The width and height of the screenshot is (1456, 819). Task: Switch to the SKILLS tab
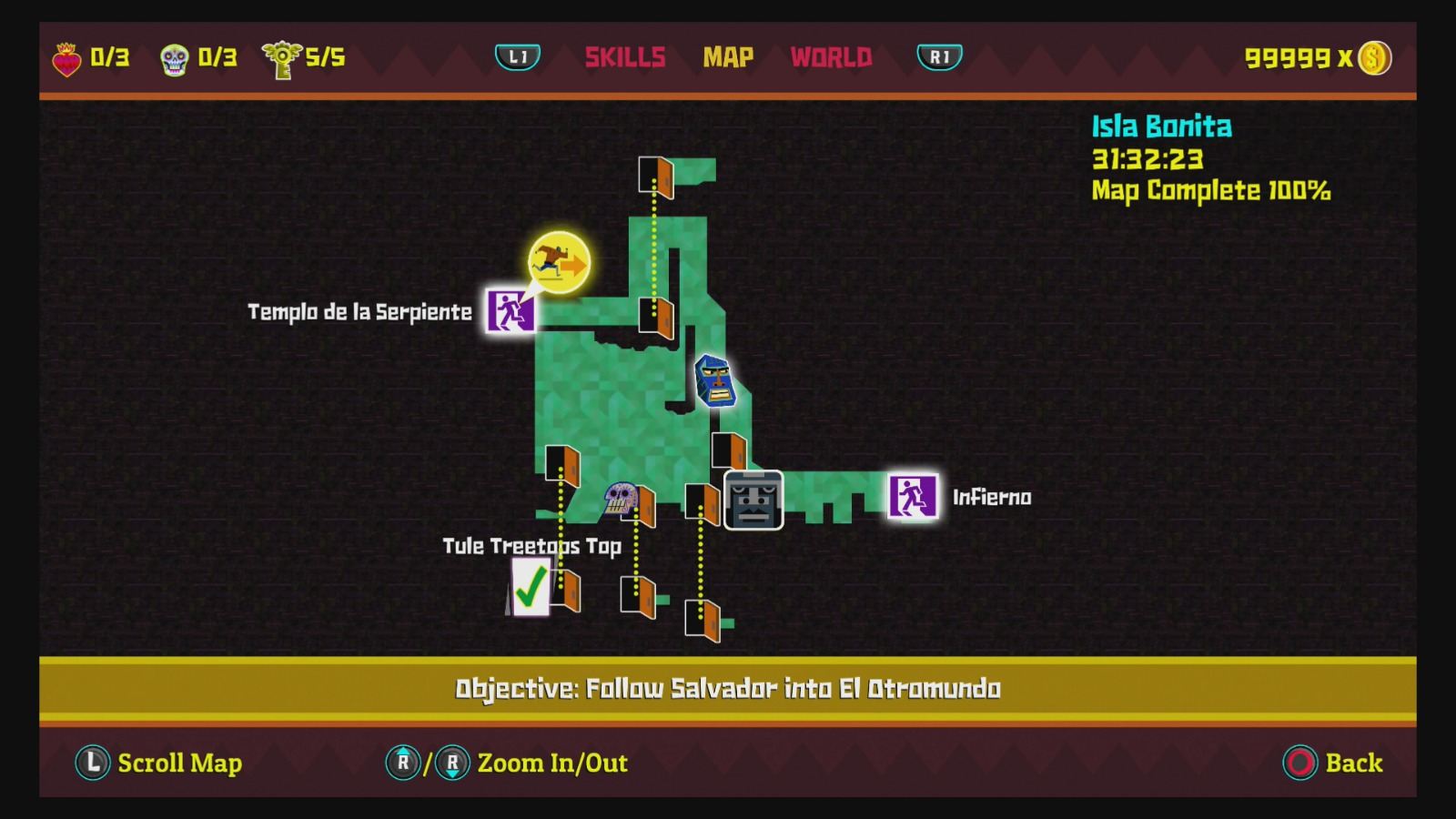[x=626, y=56]
